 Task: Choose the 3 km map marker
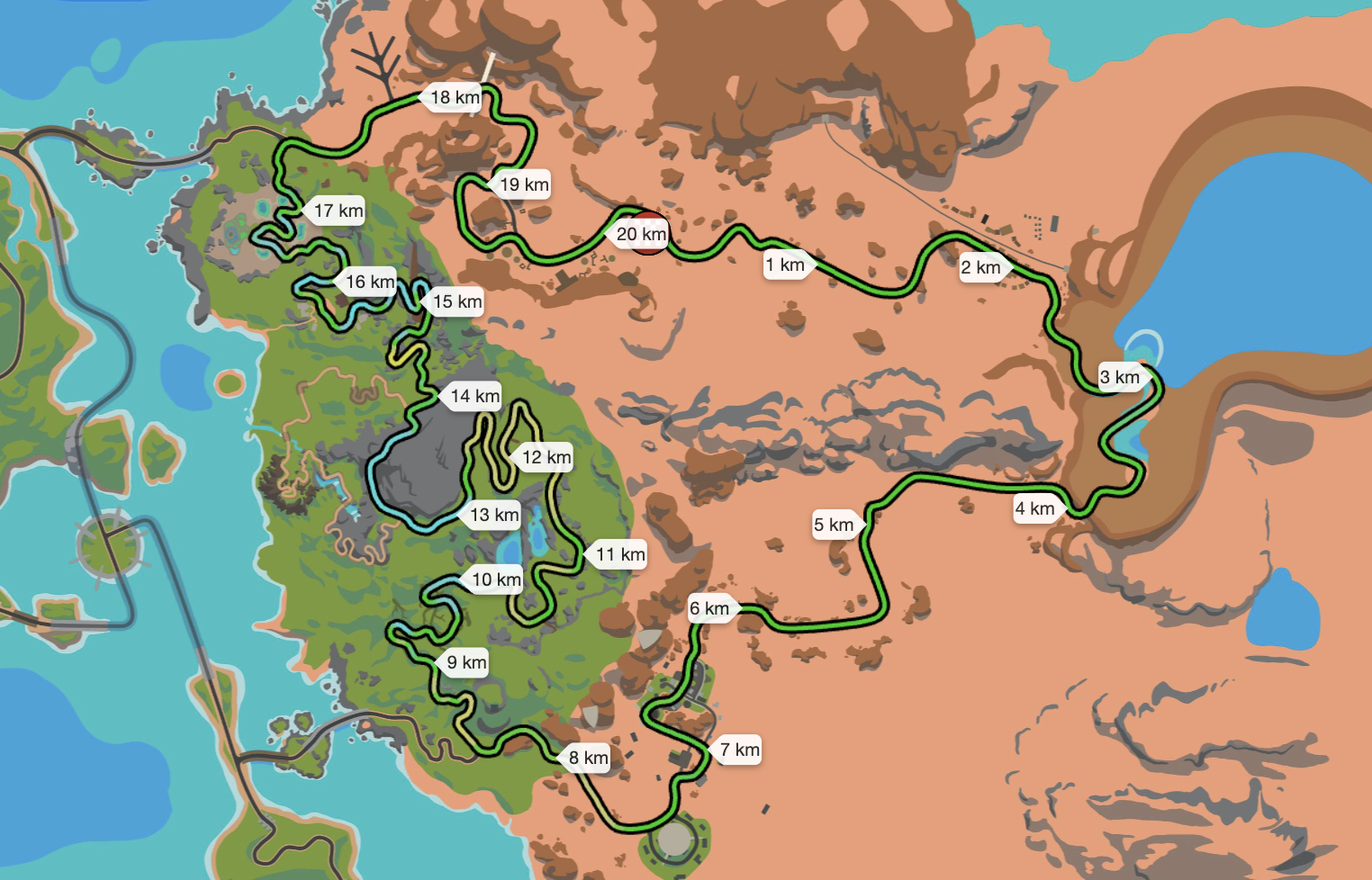coord(1121,377)
